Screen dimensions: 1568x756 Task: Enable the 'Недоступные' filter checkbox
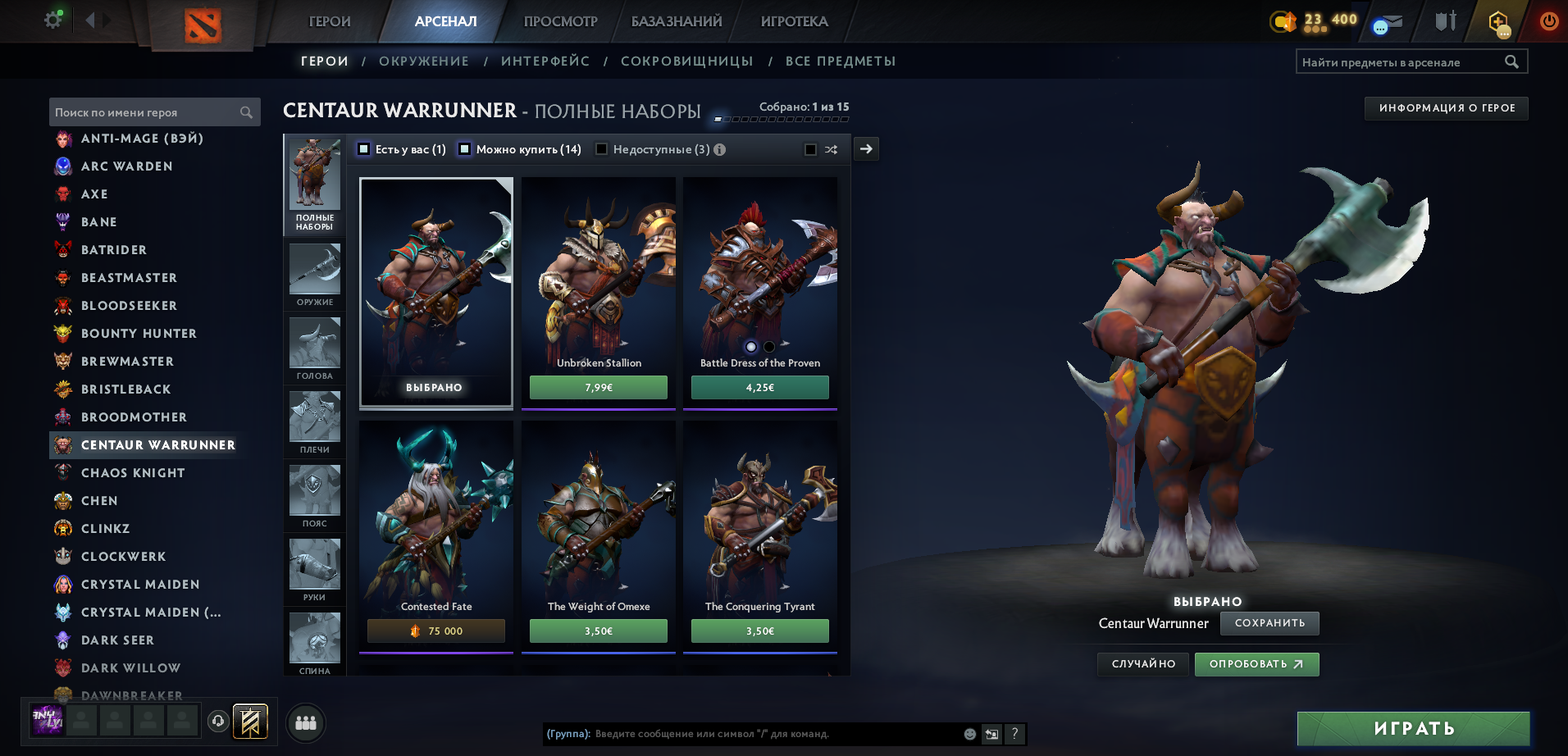pyautogui.click(x=602, y=149)
